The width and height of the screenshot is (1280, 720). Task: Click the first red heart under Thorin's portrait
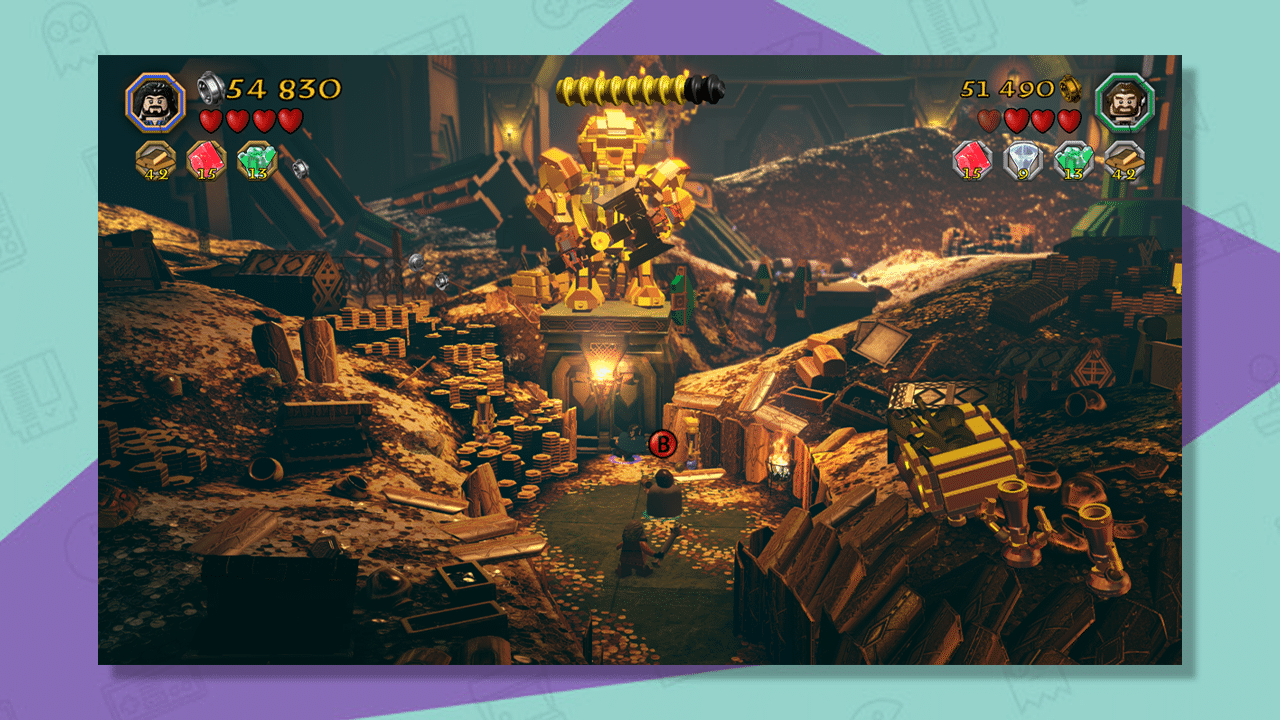click(x=212, y=119)
